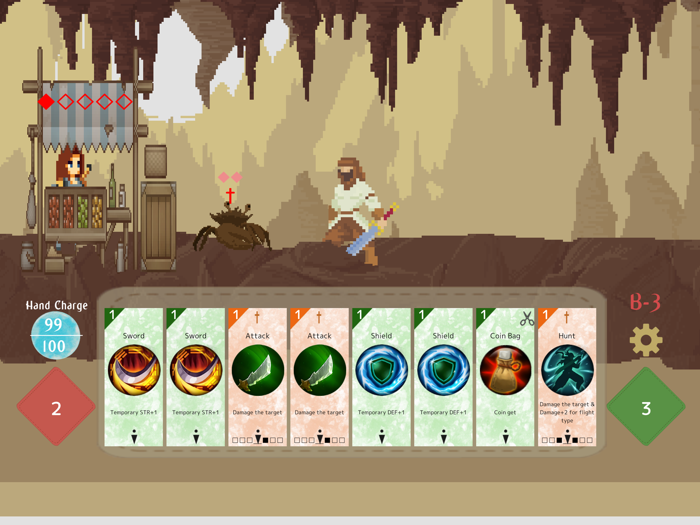The height and width of the screenshot is (525, 700).
Task: Select the Coin Bag card
Action: [505, 377]
